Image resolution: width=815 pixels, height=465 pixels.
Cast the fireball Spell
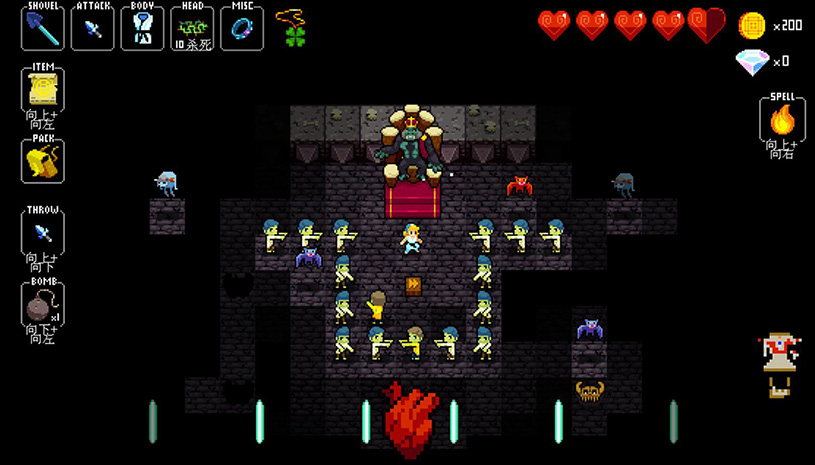[782, 121]
